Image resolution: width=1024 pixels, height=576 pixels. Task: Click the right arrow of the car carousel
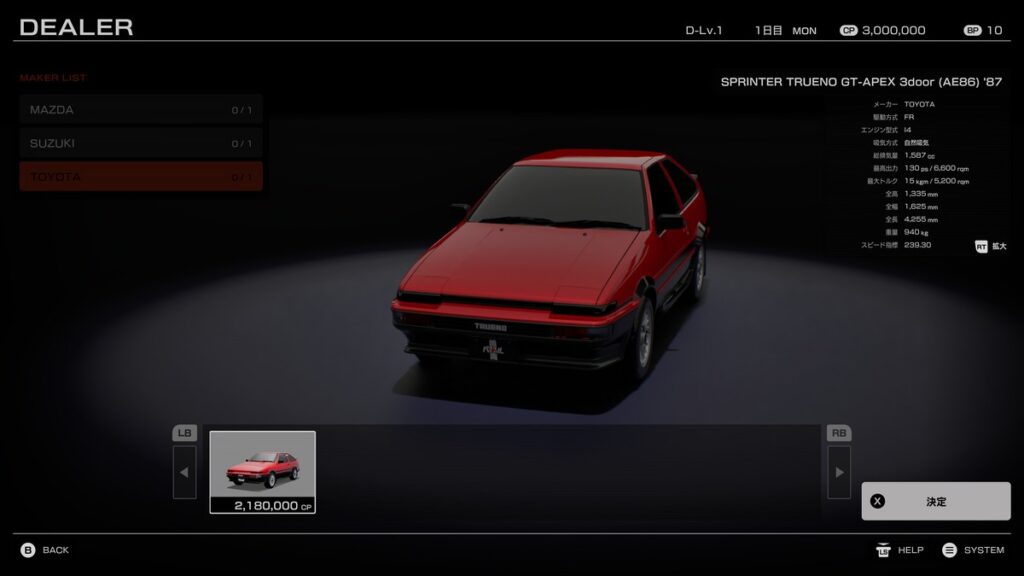(x=839, y=472)
